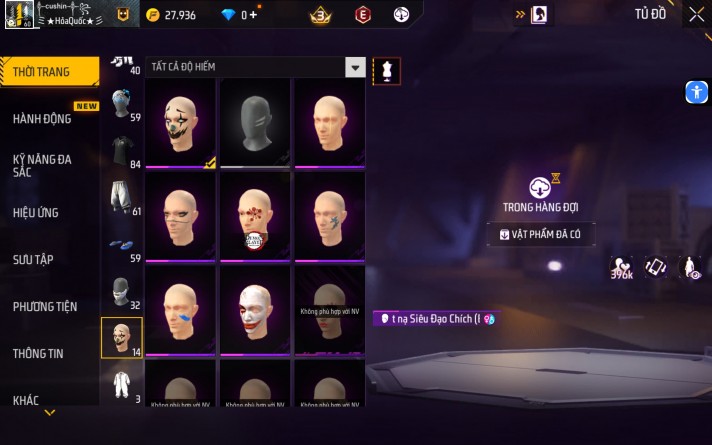Click the blue accessibility overlay button

pos(697,92)
